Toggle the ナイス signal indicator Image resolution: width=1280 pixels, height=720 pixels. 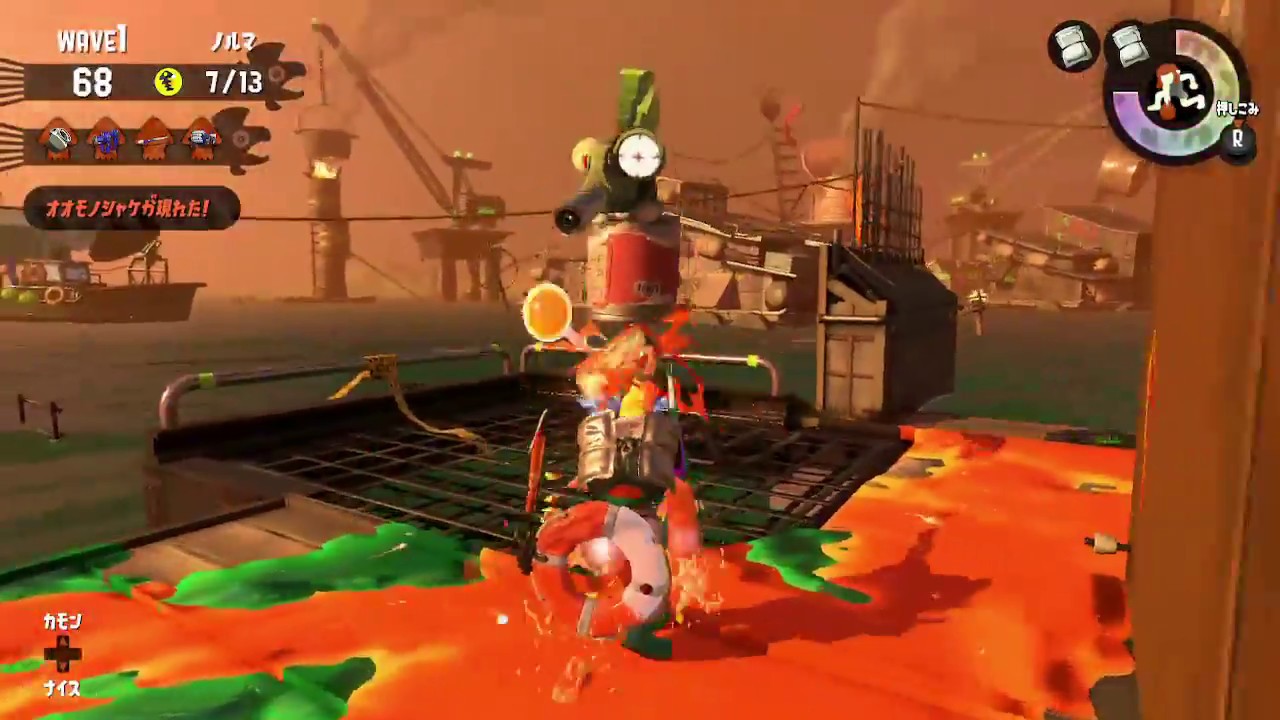(62, 689)
